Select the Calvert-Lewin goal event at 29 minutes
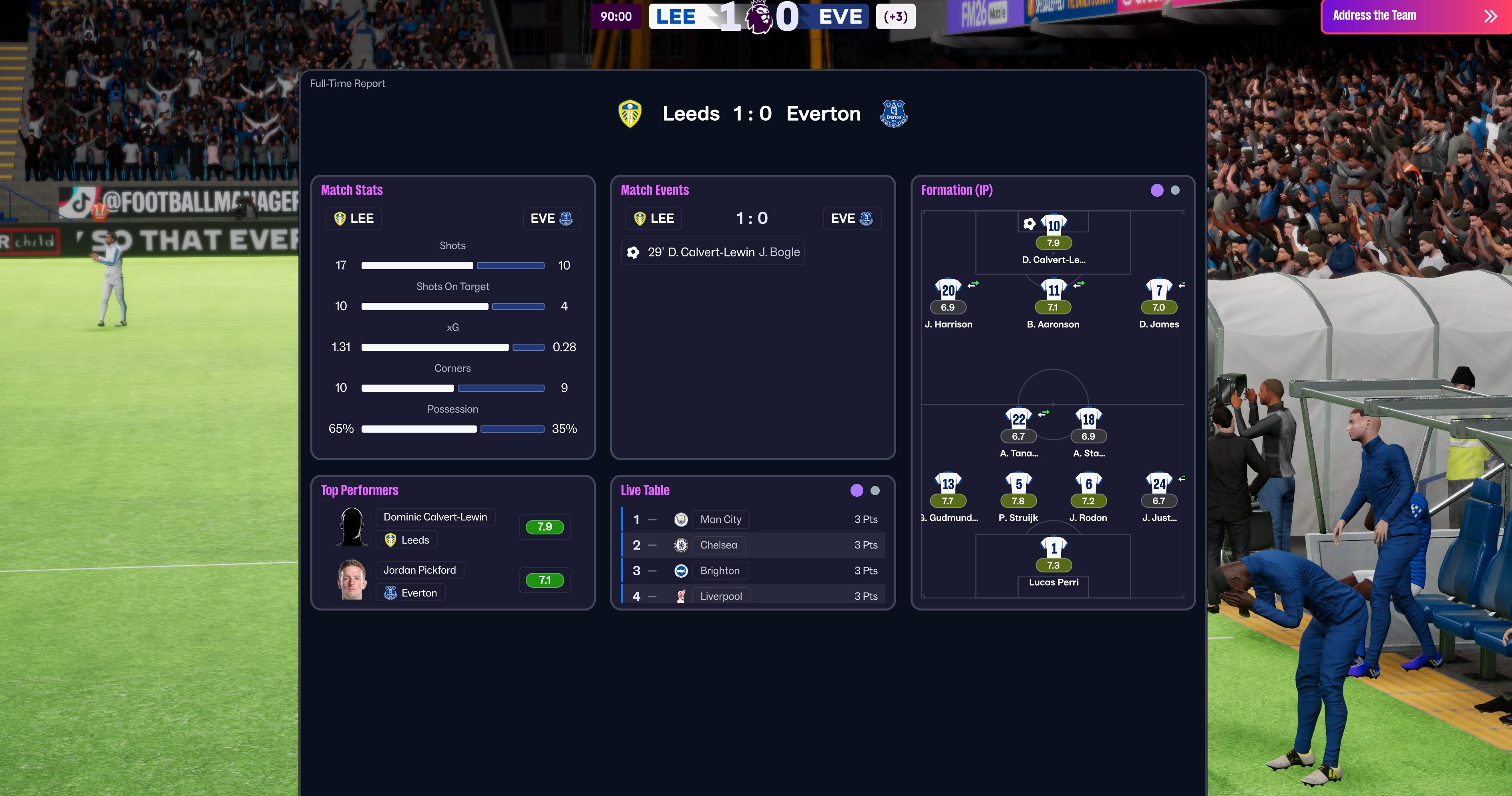This screenshot has height=796, width=1512. pyautogui.click(x=713, y=252)
